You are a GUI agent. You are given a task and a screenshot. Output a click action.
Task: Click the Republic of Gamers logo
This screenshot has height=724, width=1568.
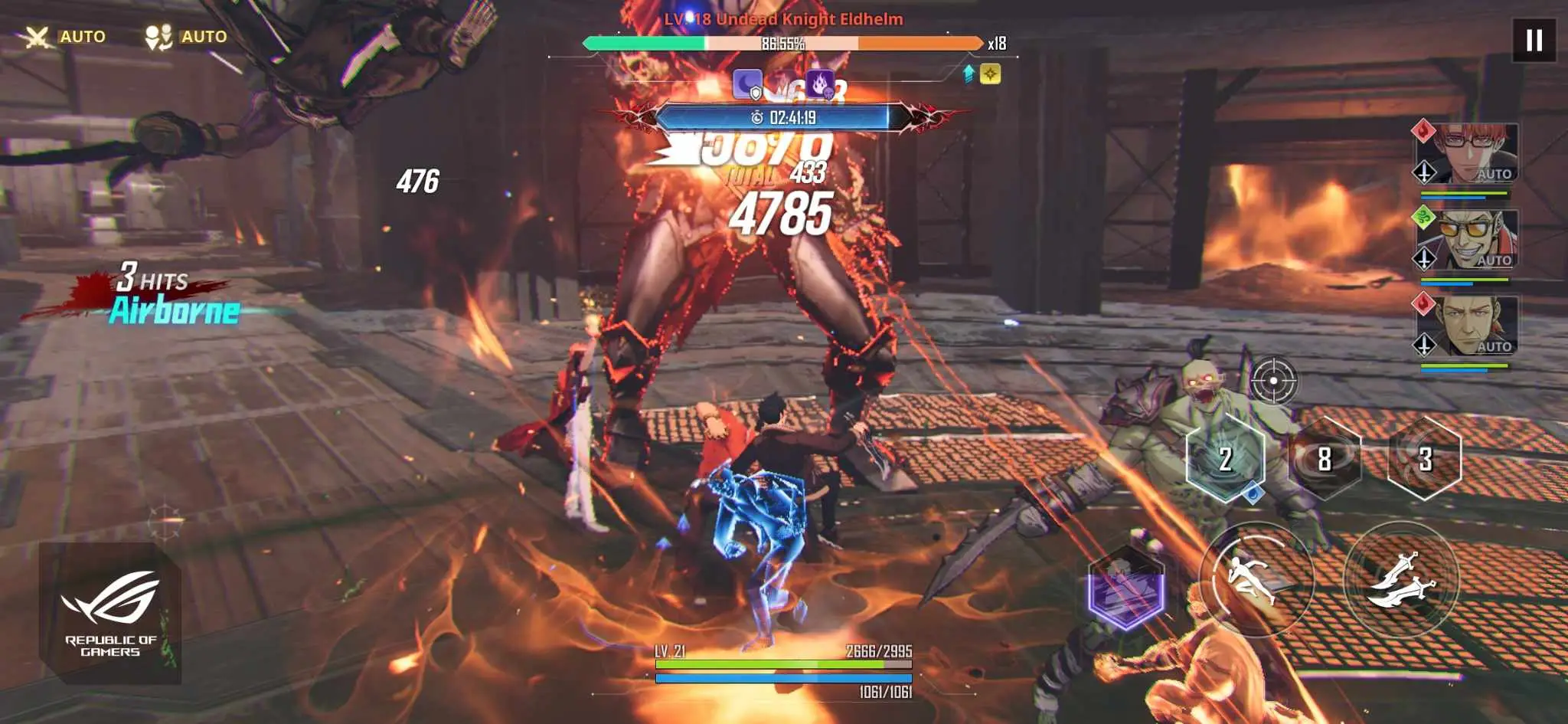click(110, 613)
